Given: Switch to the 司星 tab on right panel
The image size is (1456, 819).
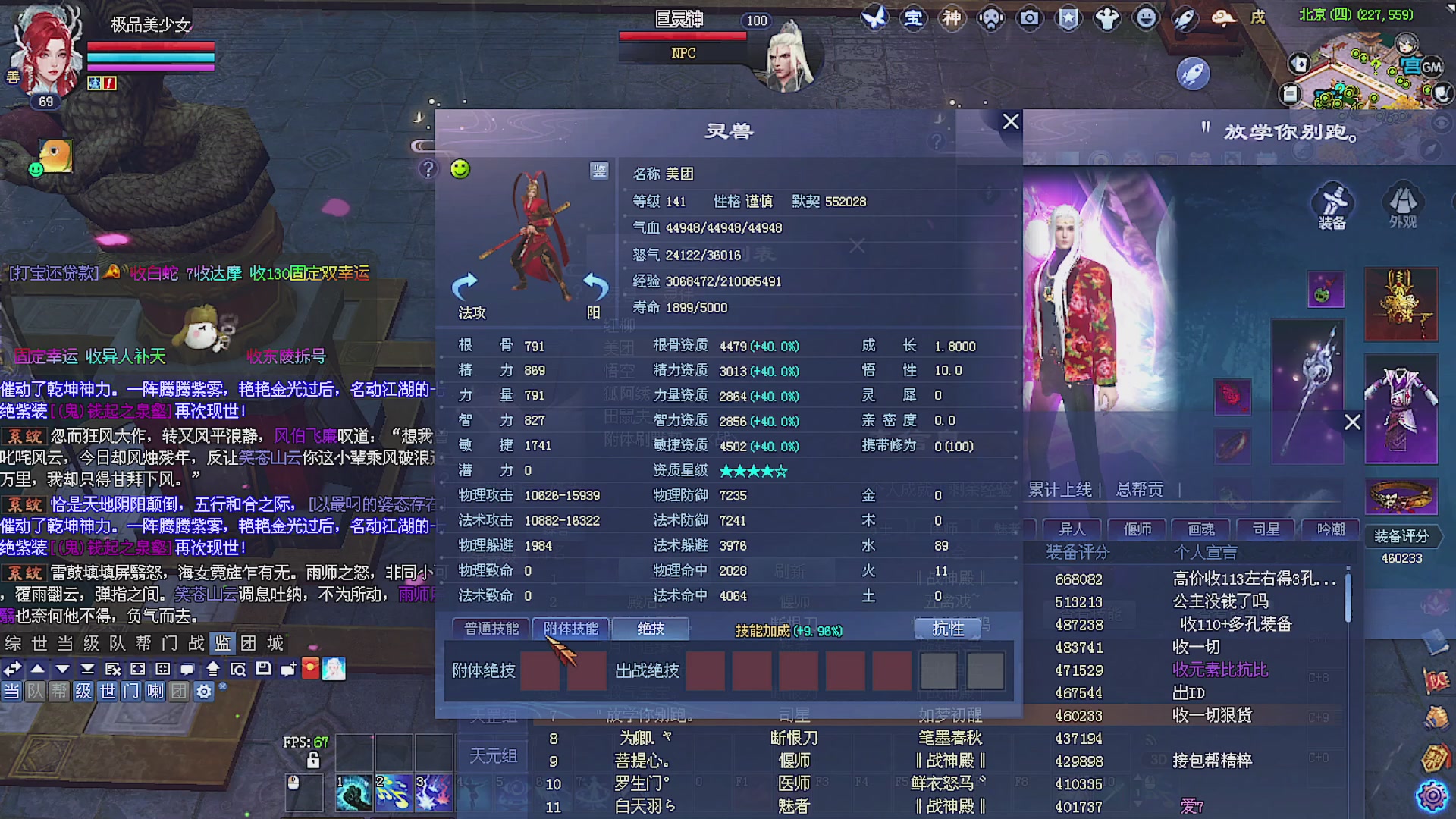Looking at the screenshot, I should point(1264,529).
